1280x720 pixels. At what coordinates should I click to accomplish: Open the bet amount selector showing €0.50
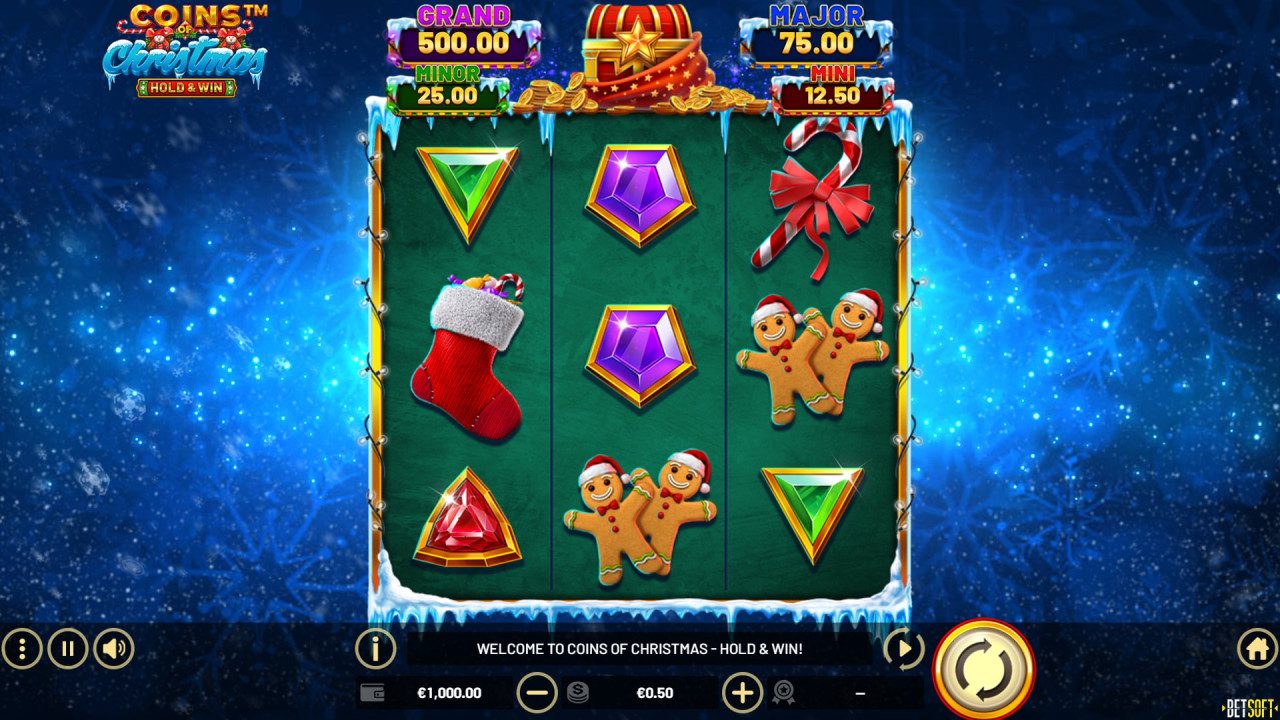655,692
